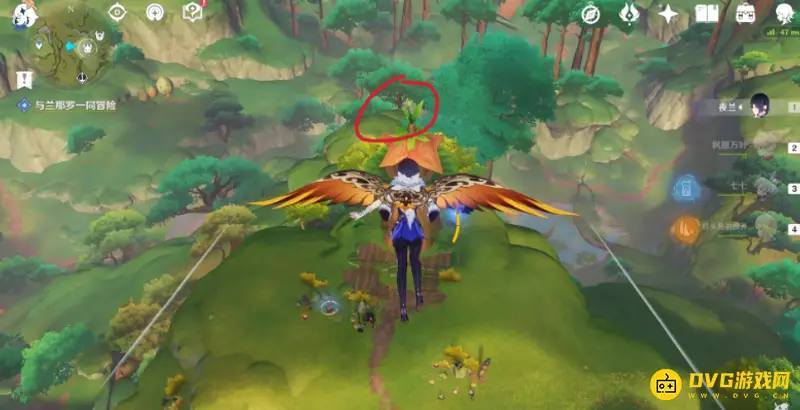Screen dimensions: 800x410
Task: Open the battle pass winged icon
Action: coord(630,13)
